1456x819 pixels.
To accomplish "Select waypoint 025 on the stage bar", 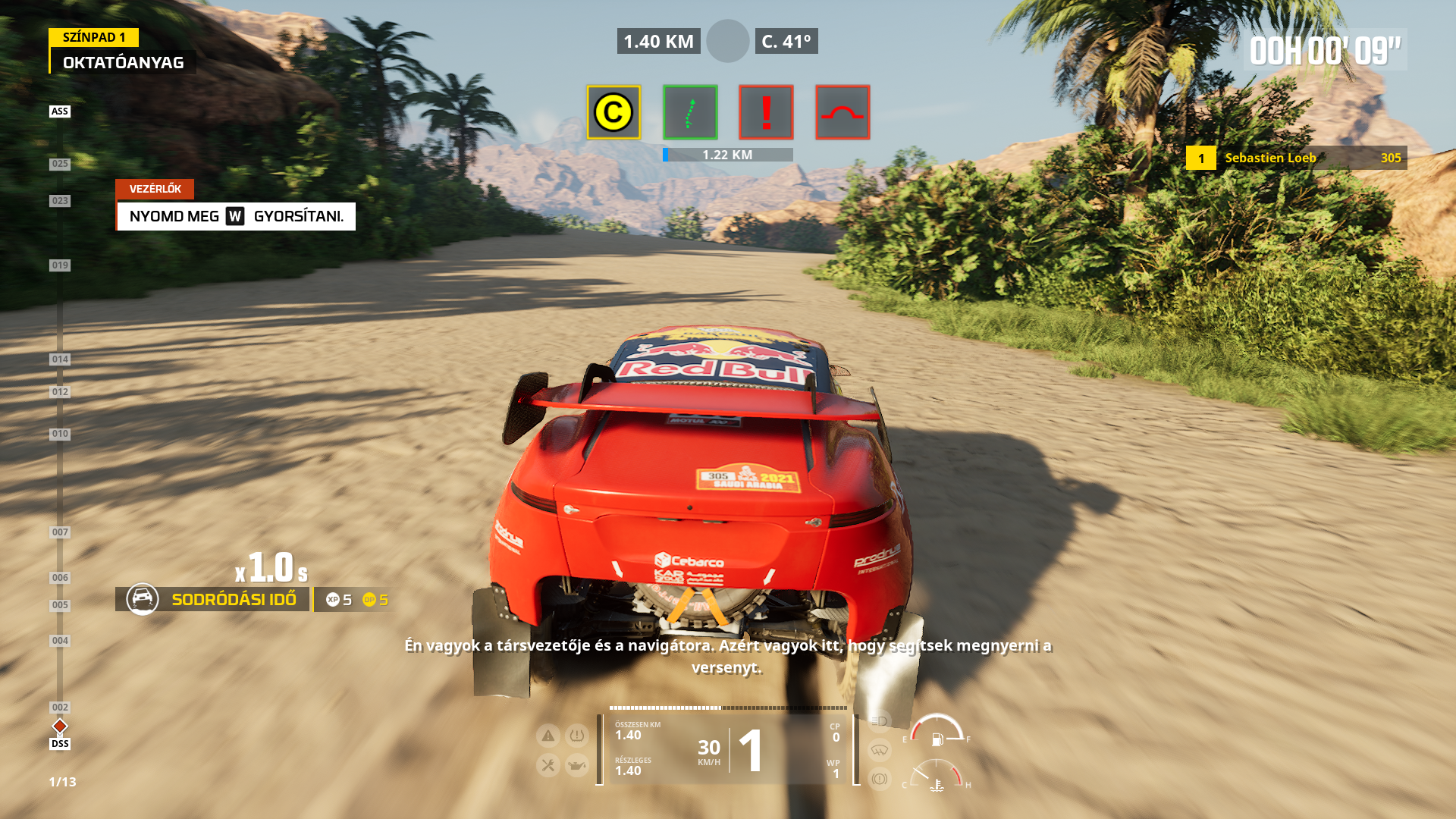I will (x=60, y=164).
